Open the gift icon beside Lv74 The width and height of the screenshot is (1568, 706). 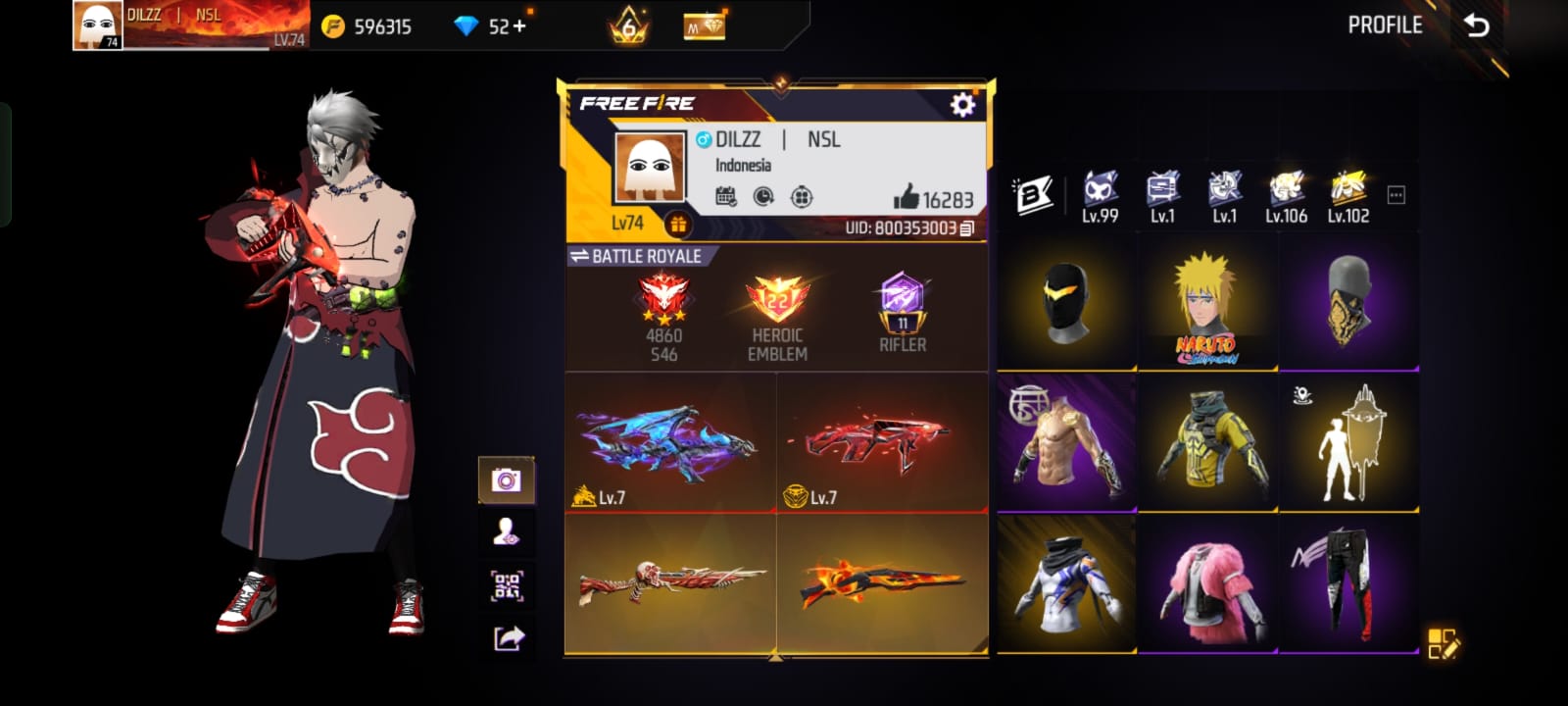[x=678, y=225]
